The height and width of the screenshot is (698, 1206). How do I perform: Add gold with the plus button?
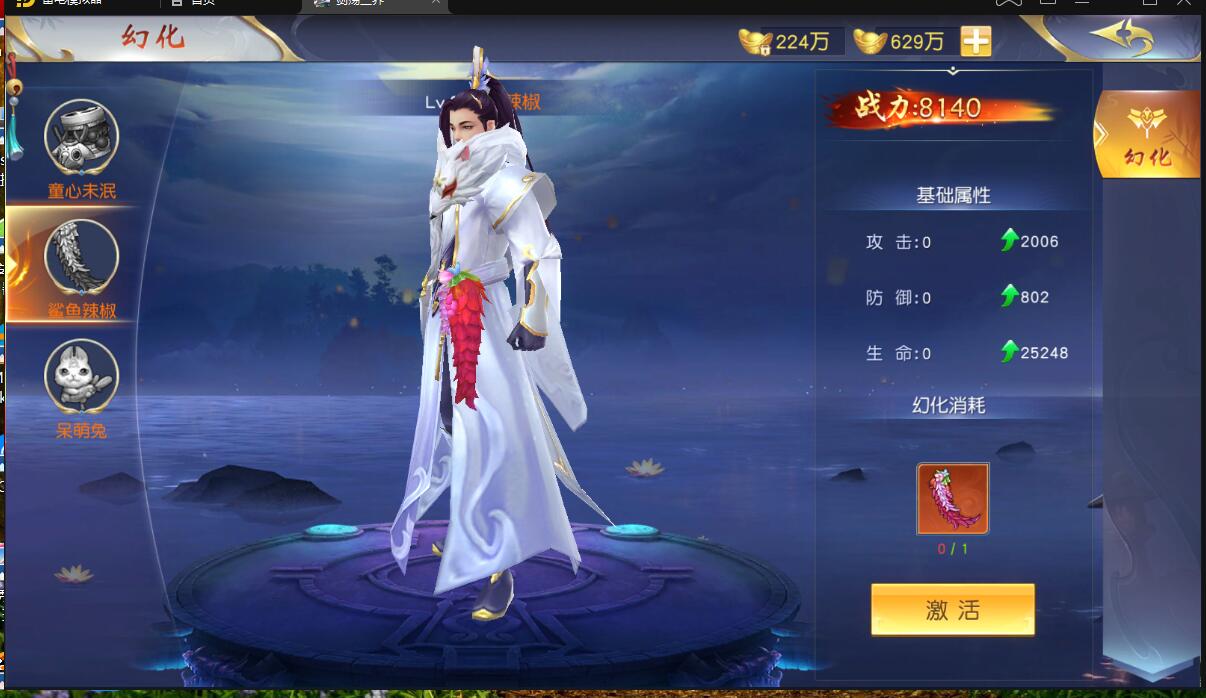coord(976,41)
